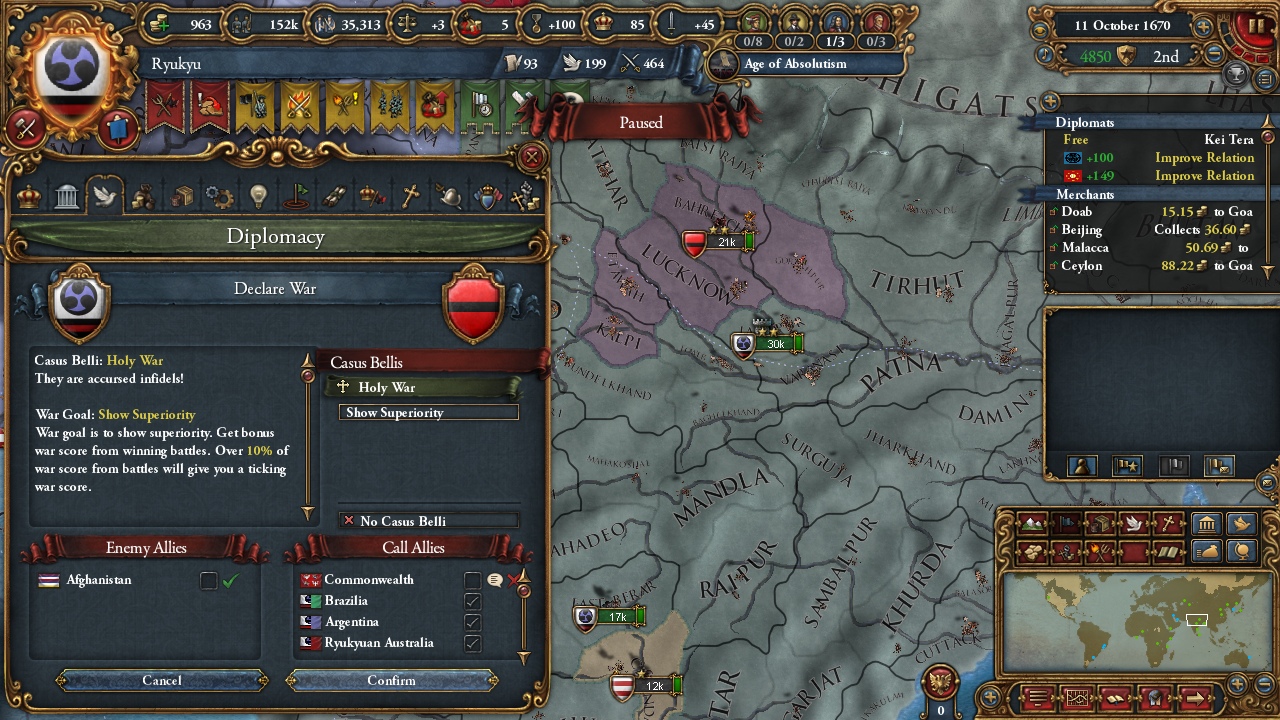Confirm the war declaration

click(391, 681)
